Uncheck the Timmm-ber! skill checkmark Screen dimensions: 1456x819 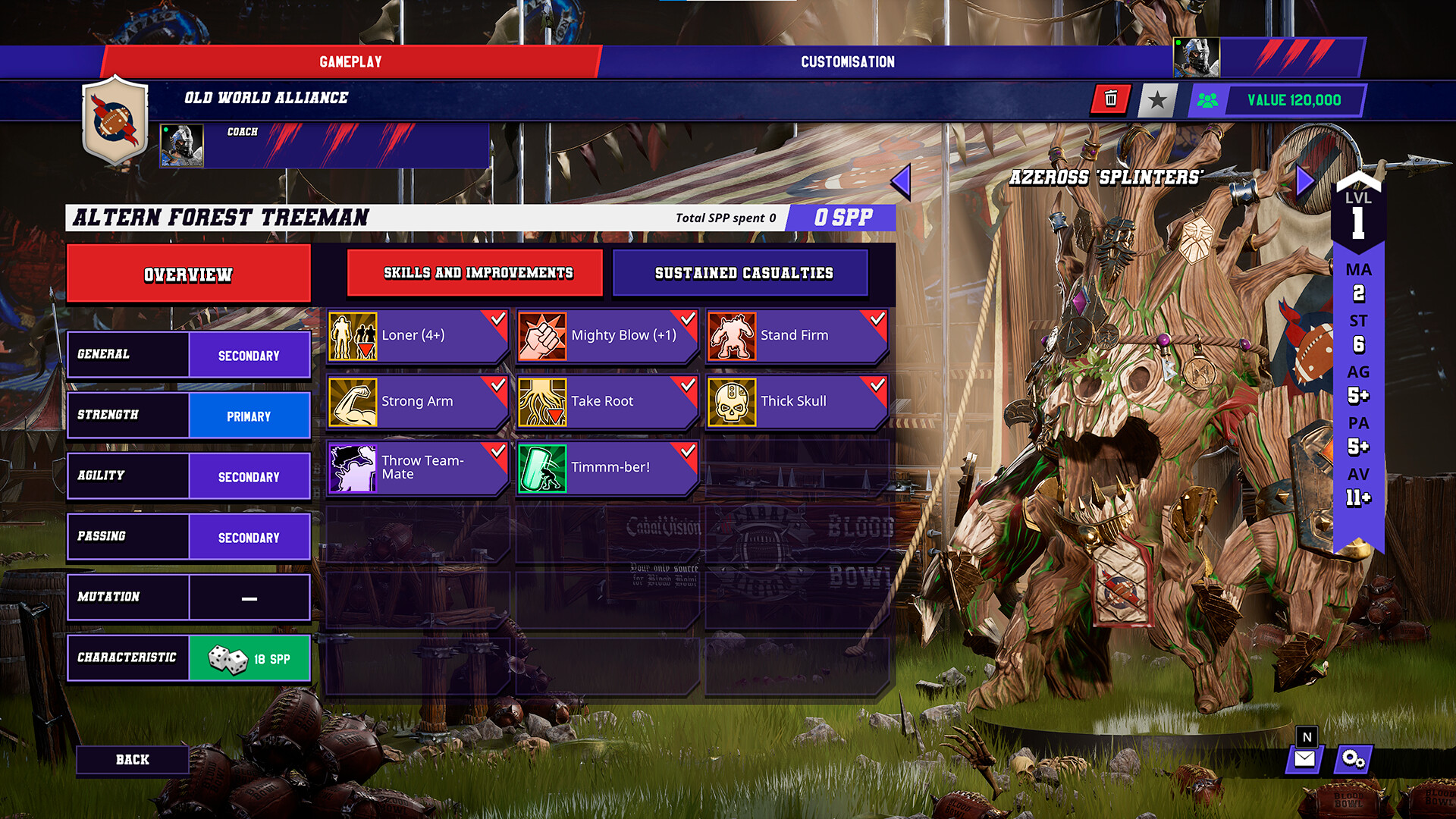point(686,451)
